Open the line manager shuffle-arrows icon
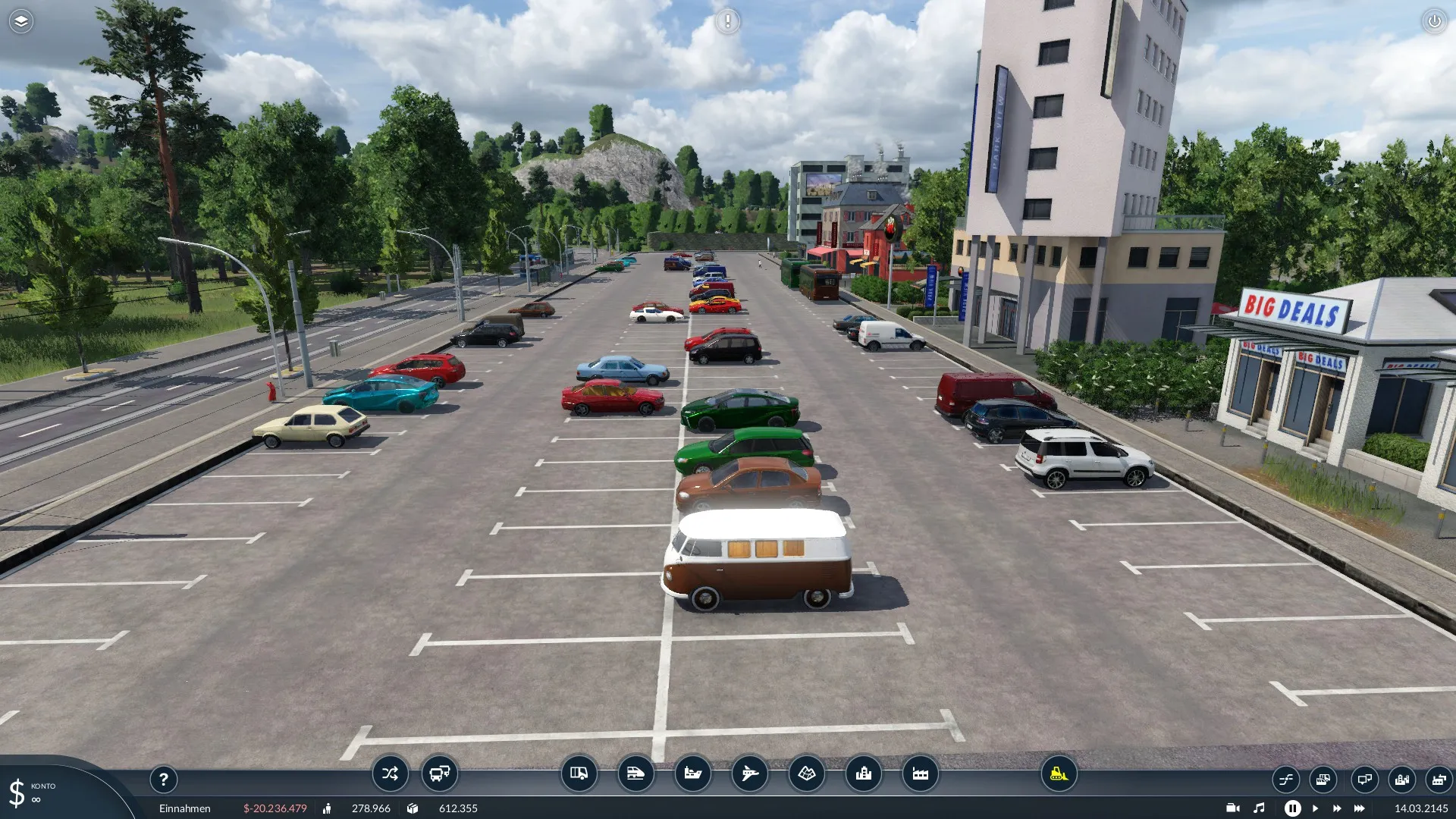This screenshot has width=1456, height=819. tap(390, 773)
